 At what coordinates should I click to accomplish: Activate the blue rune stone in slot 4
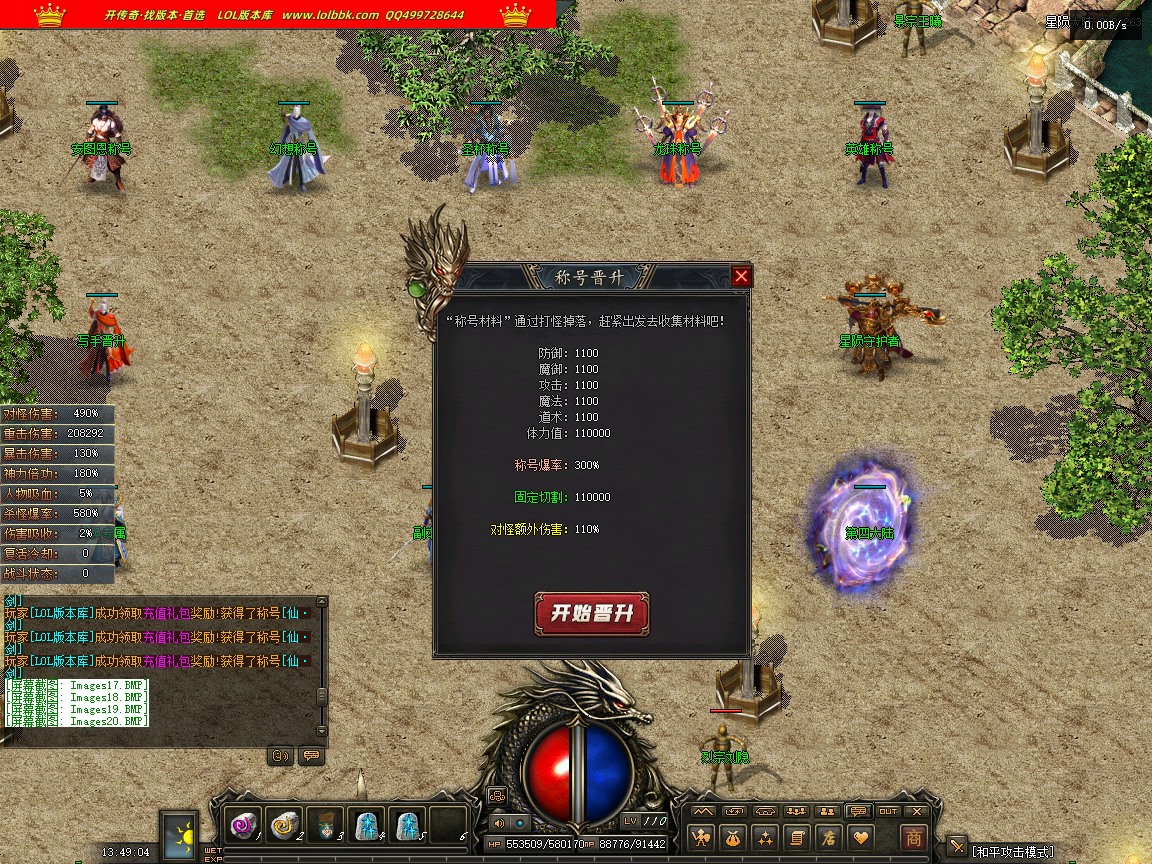point(366,825)
